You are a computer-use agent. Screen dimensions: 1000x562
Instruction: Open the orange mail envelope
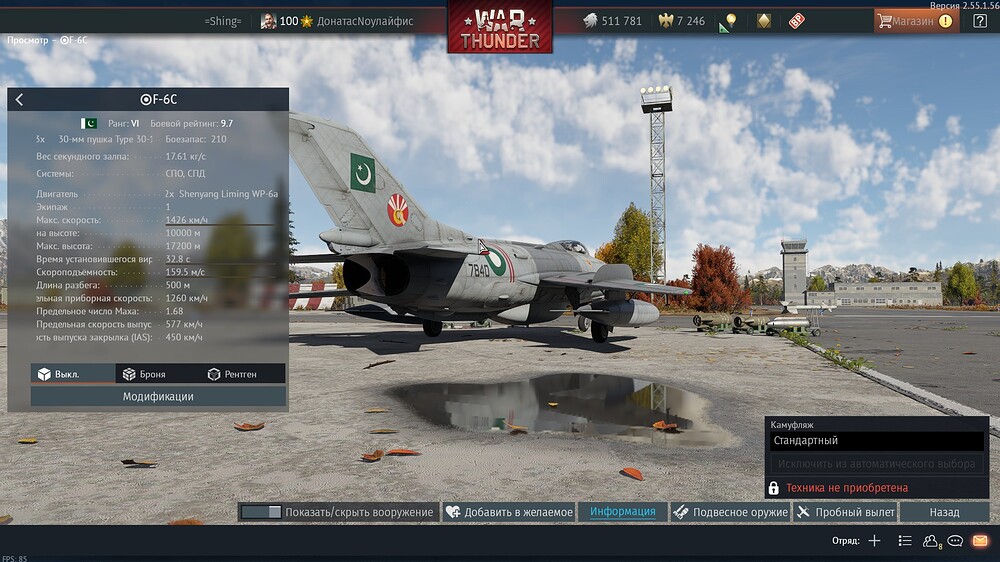point(980,541)
